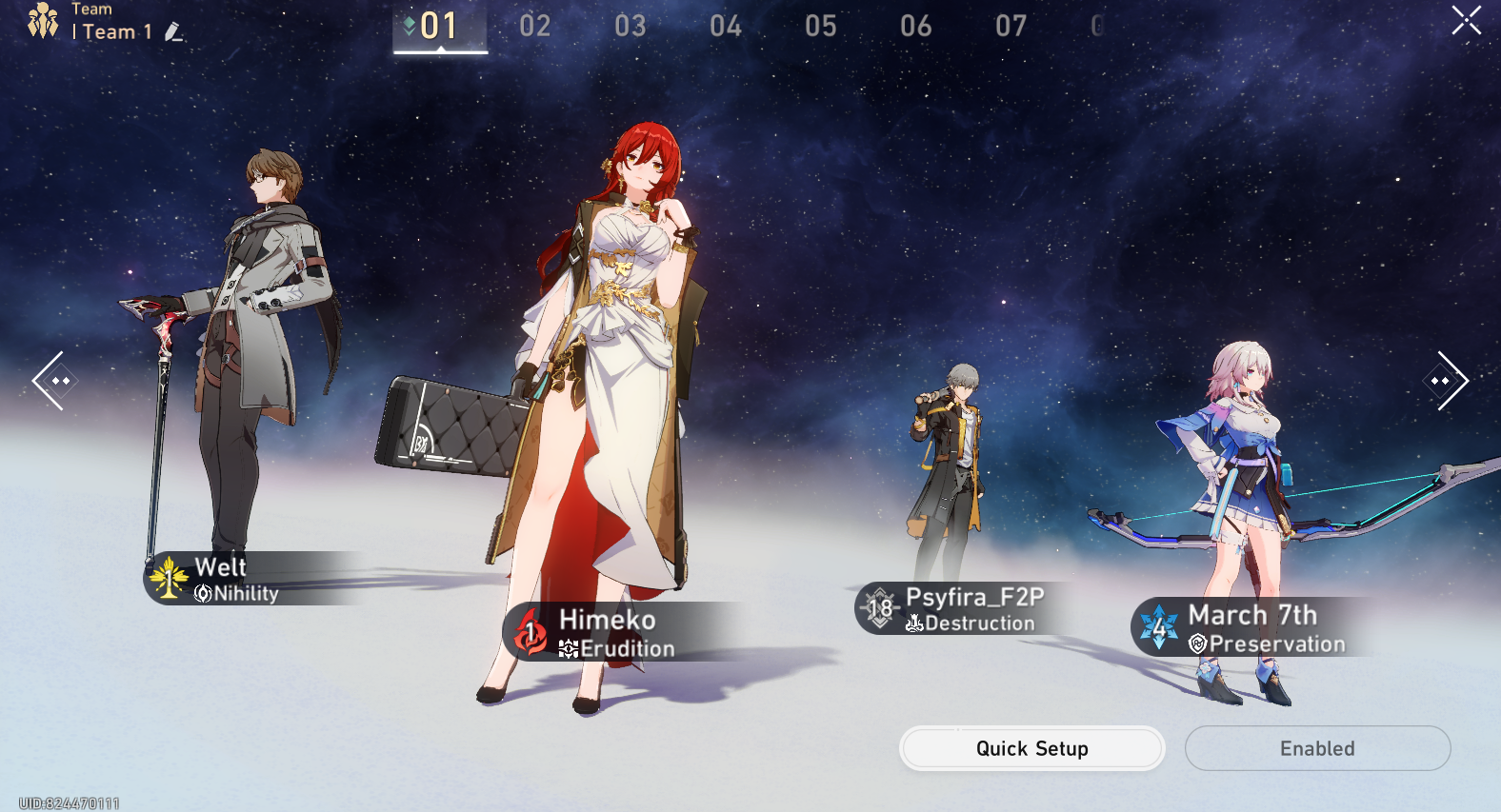Go to the previous team with left arrow
Screen dimensions: 1501x812
point(50,381)
